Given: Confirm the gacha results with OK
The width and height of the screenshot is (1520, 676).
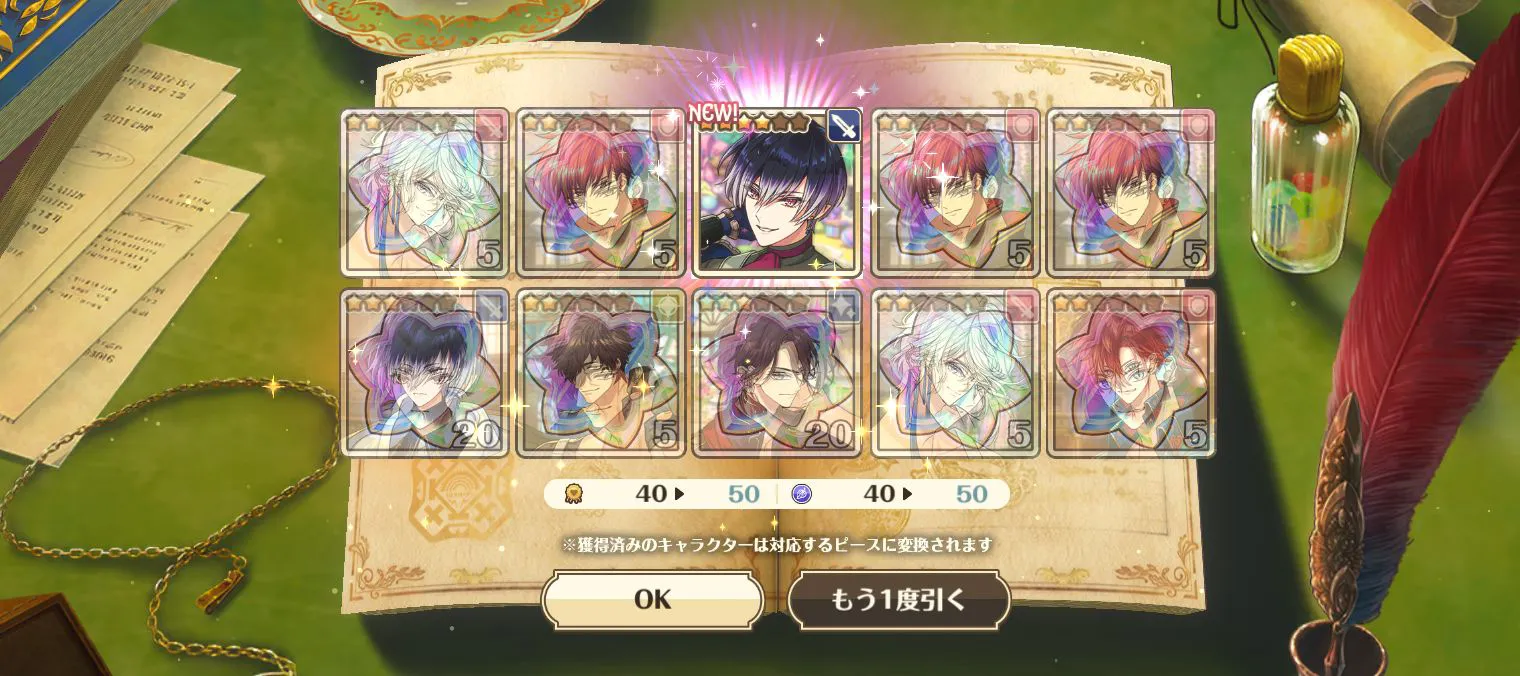Looking at the screenshot, I should click(x=652, y=600).
